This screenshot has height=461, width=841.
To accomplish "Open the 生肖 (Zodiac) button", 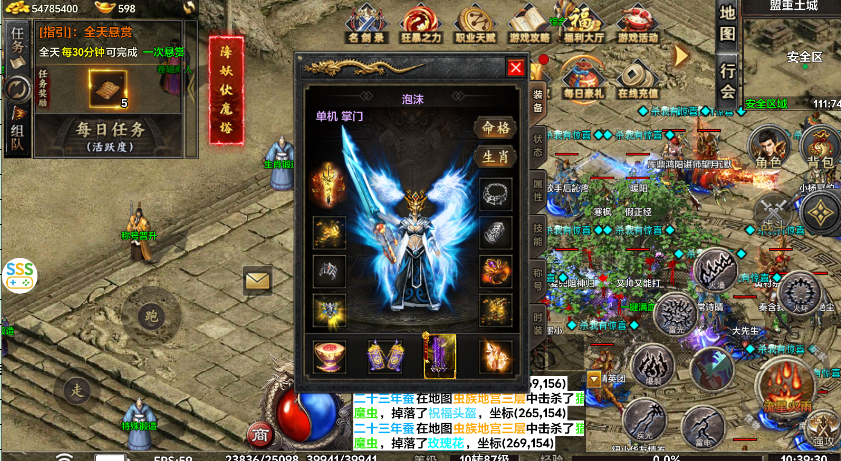I will tap(495, 156).
